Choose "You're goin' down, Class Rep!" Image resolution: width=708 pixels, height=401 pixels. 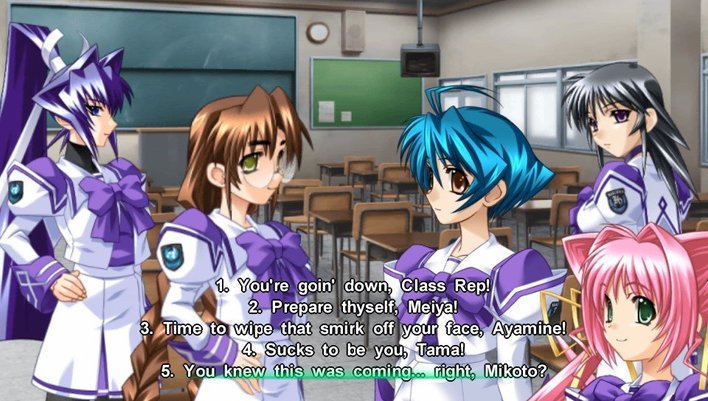pos(354,287)
